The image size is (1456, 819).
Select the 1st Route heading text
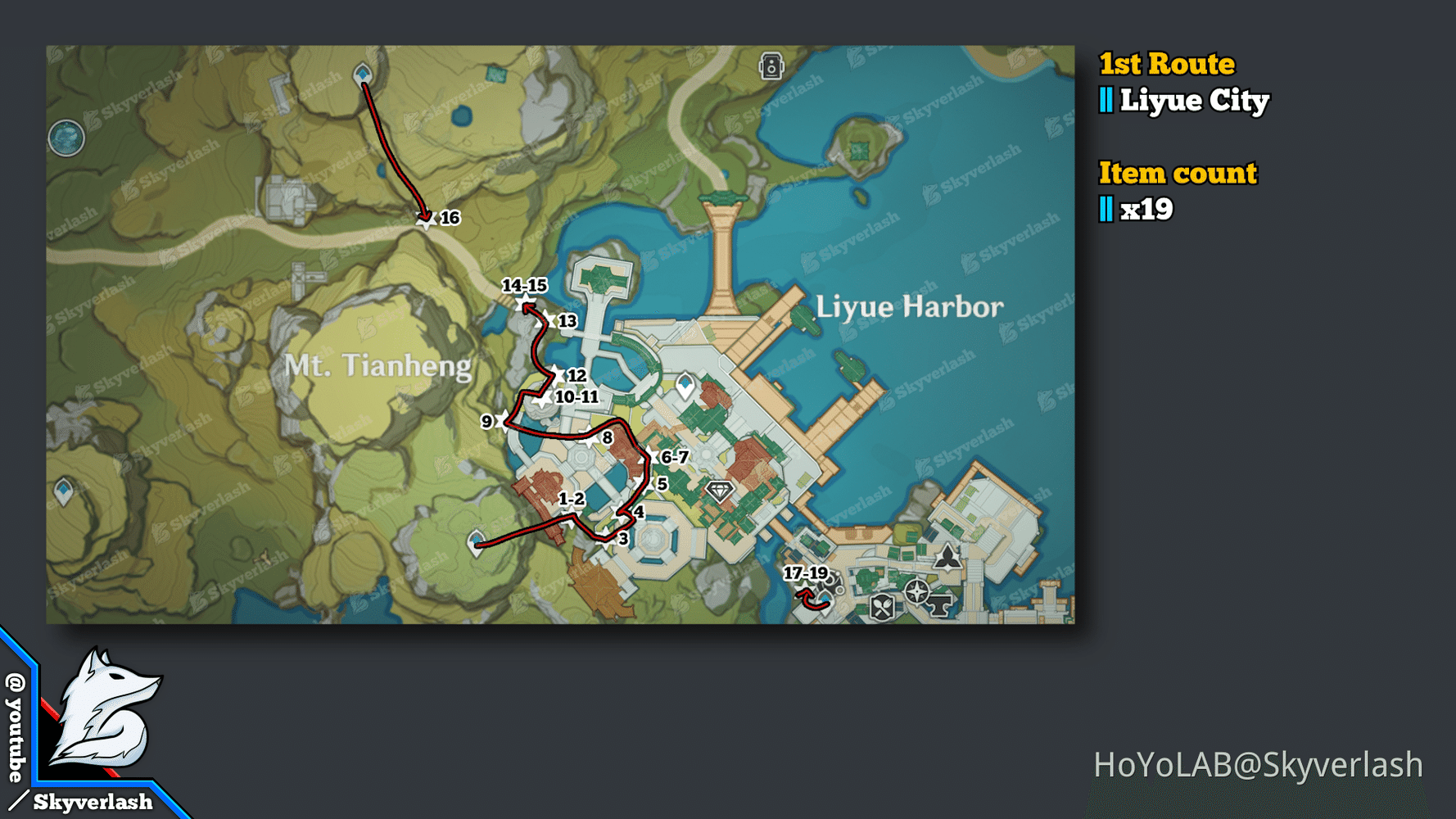point(1166,63)
